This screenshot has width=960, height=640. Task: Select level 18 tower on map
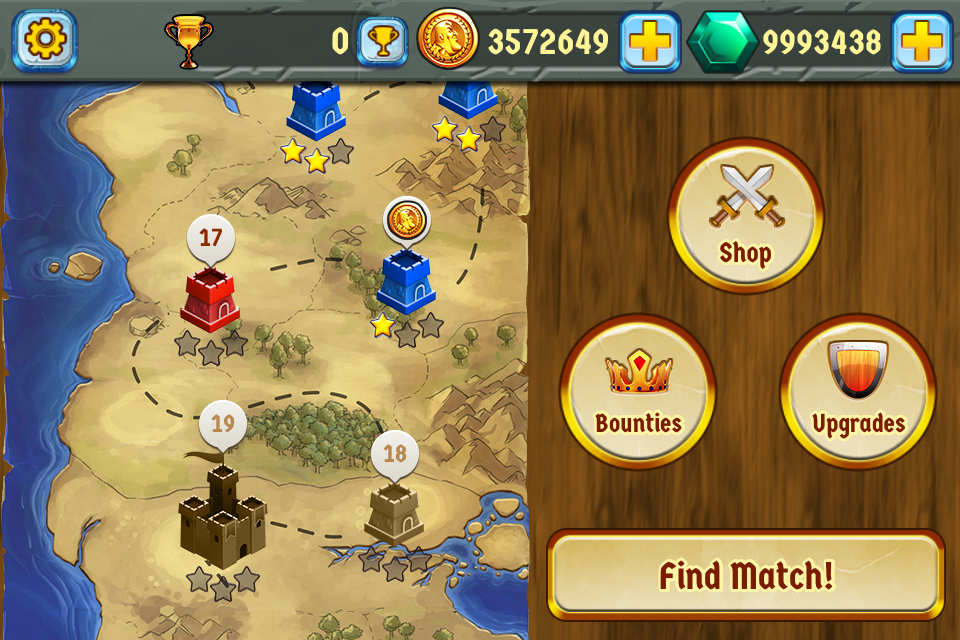pyautogui.click(x=395, y=512)
